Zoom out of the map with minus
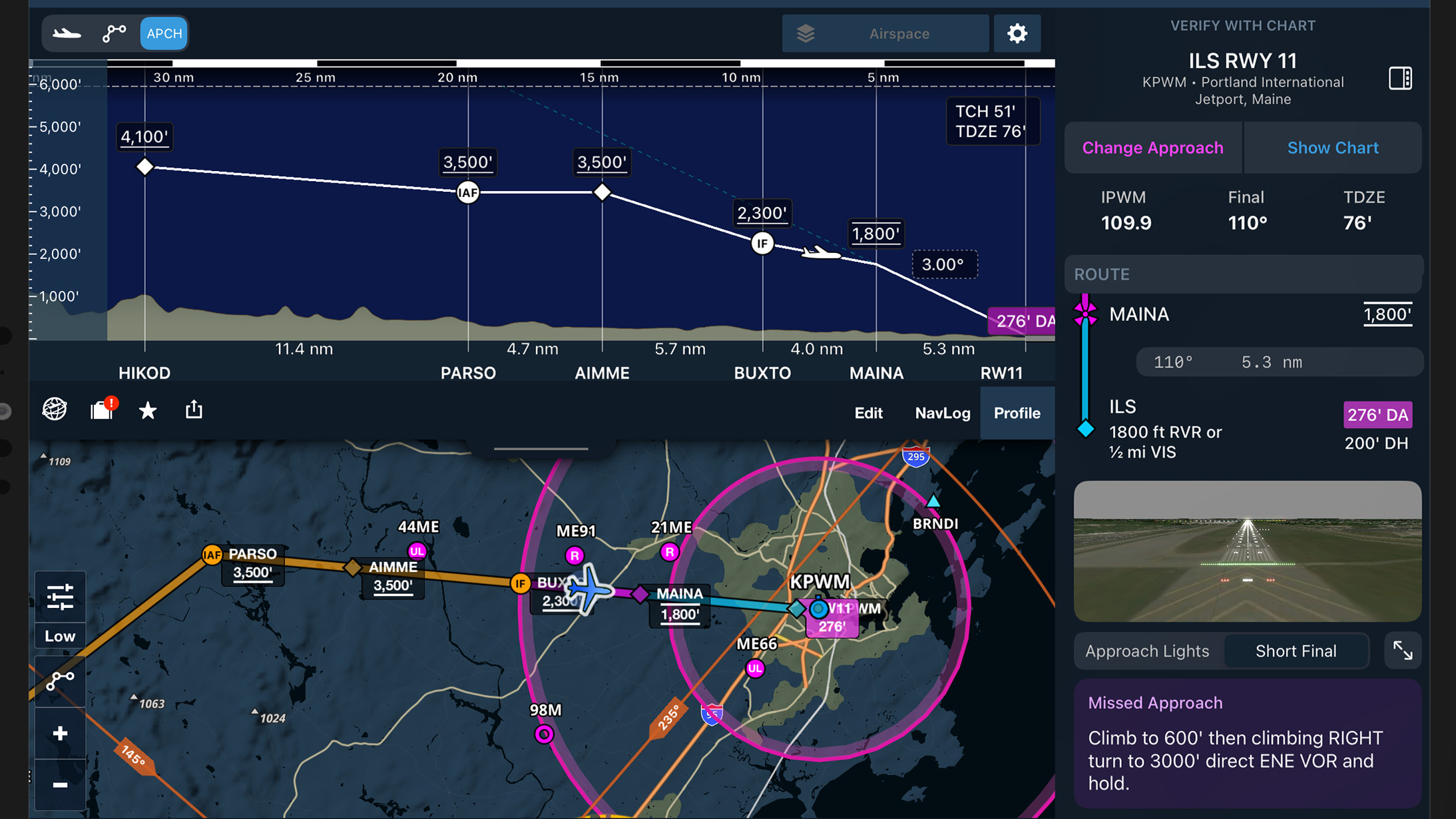This screenshot has width=1456, height=819. tap(60, 784)
